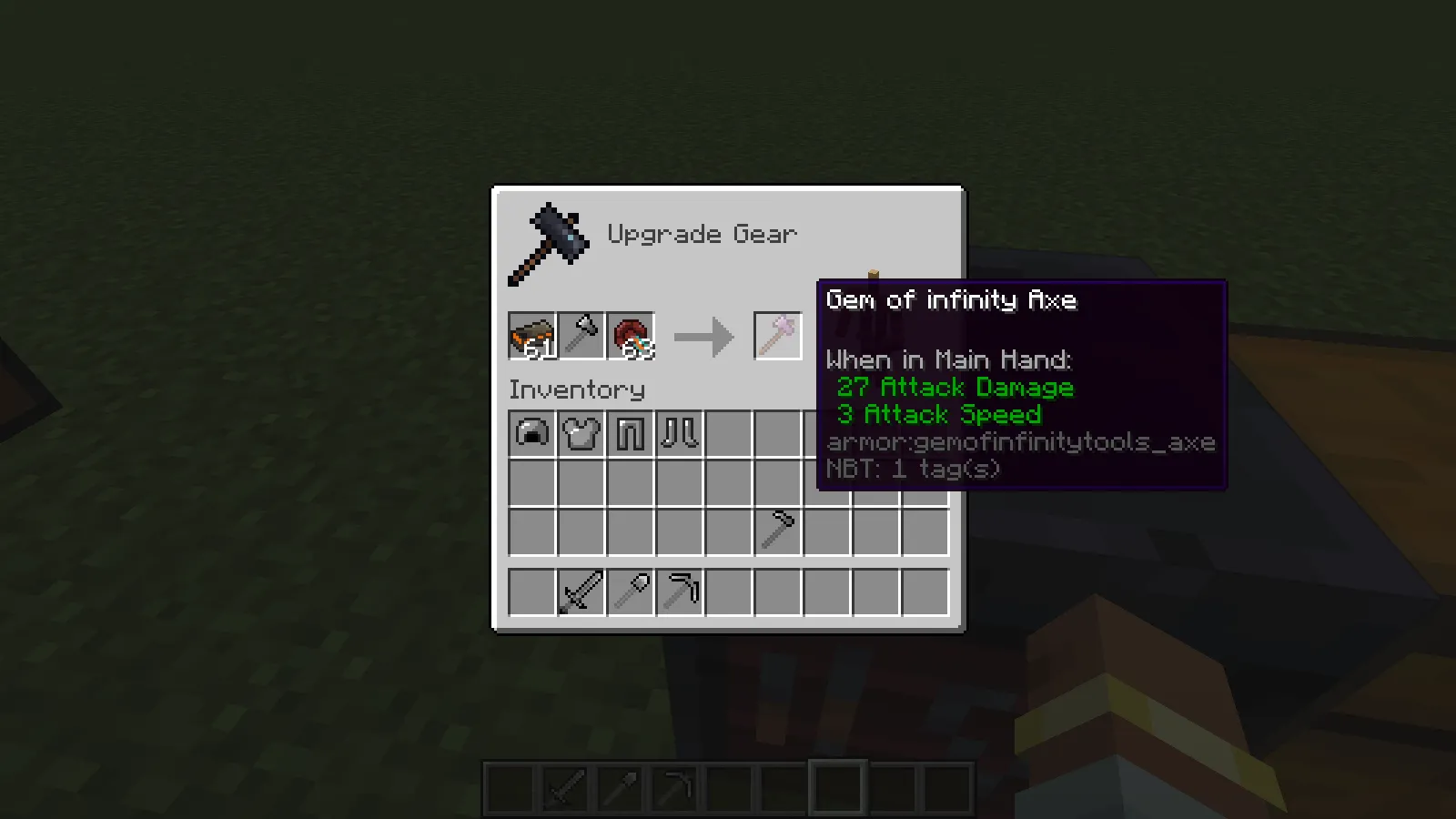Image resolution: width=1456 pixels, height=819 pixels.
Task: Select the iron leggings
Action: point(632,434)
